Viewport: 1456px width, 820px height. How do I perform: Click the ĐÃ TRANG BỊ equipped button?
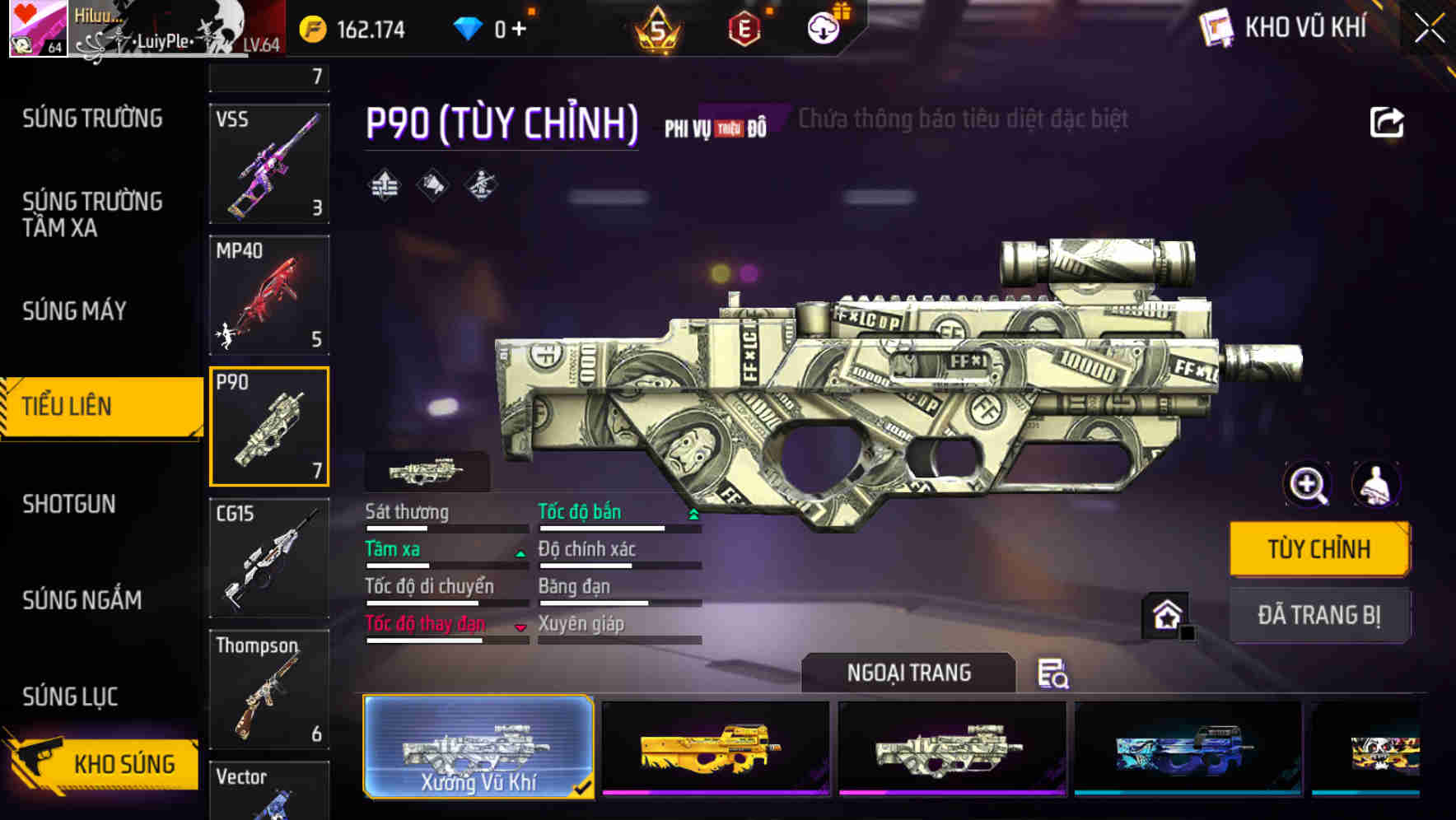coord(1318,615)
